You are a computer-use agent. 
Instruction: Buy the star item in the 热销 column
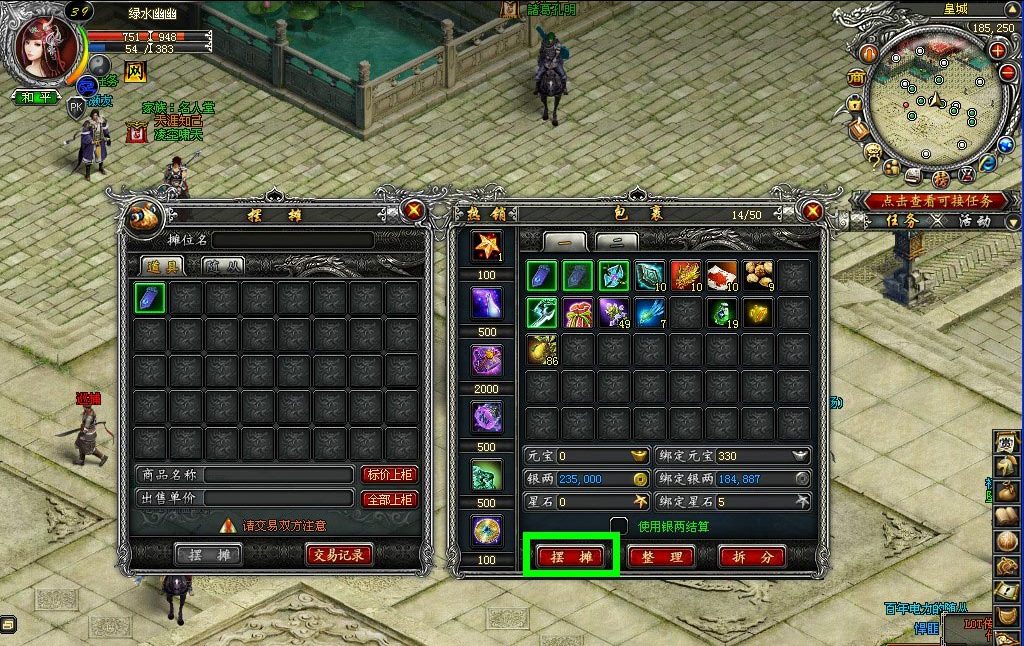point(487,245)
